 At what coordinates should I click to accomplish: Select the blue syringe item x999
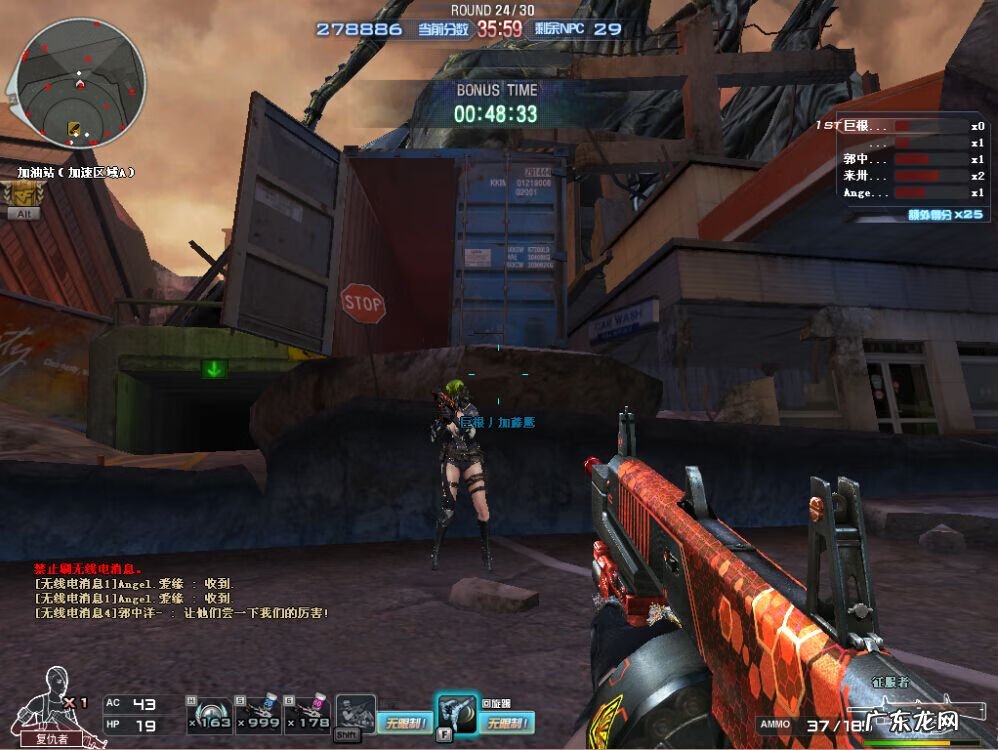(259, 711)
